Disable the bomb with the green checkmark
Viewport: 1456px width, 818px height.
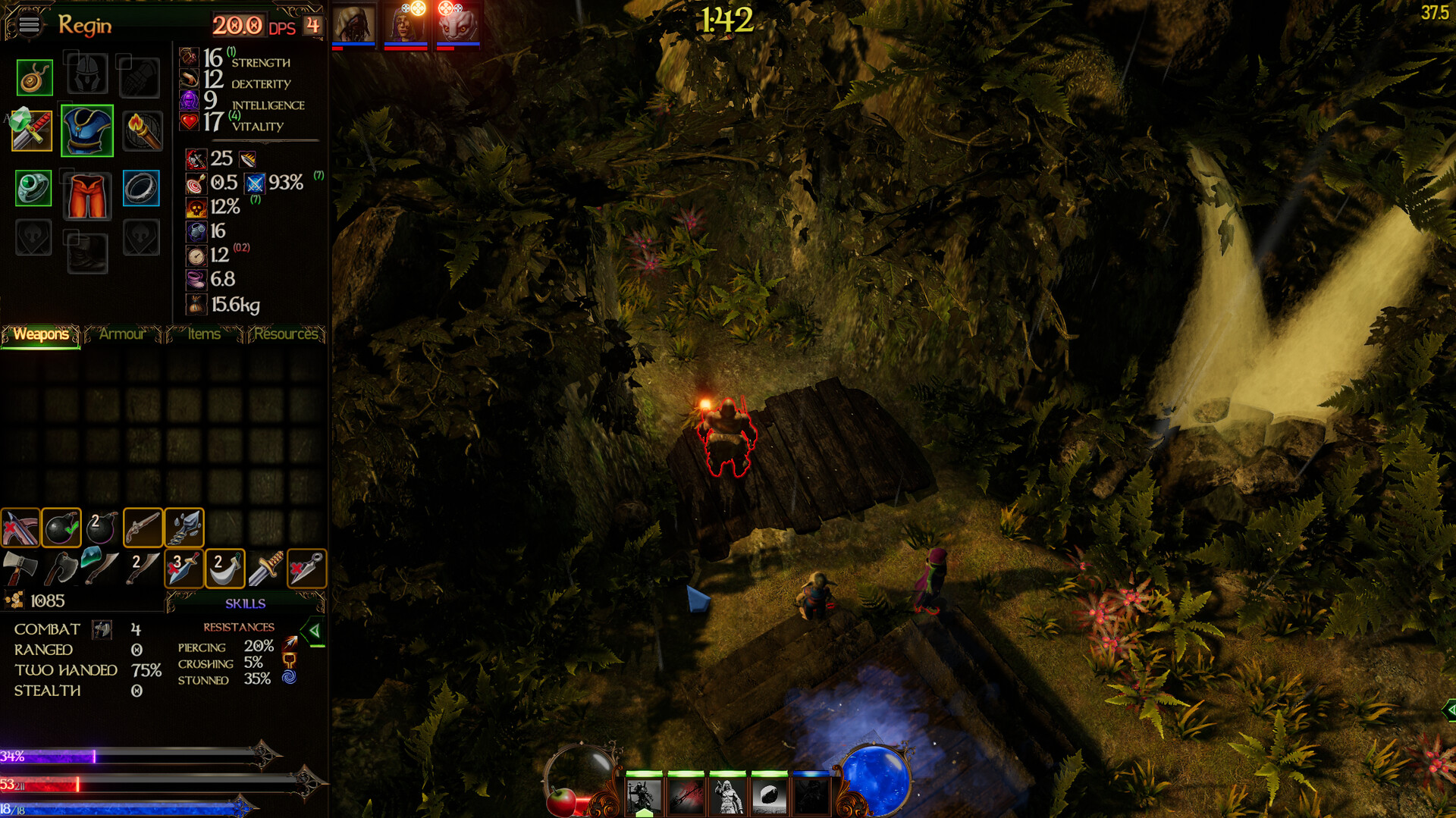[61, 527]
